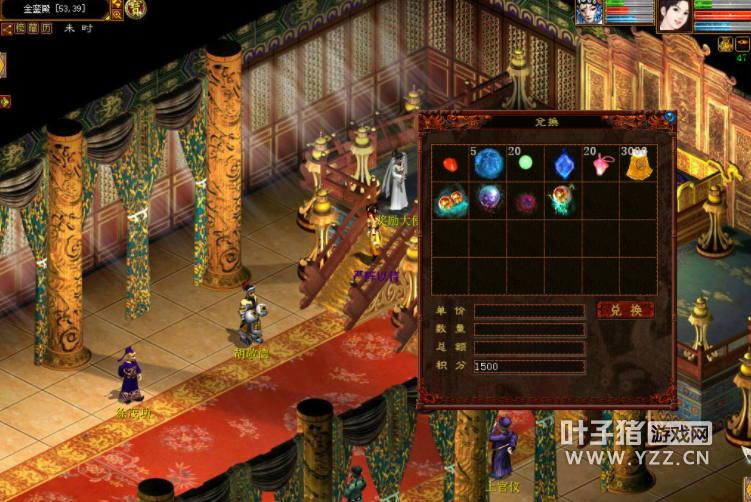Click the red 兑换 exchange button
751x502 pixels.
(x=625, y=310)
